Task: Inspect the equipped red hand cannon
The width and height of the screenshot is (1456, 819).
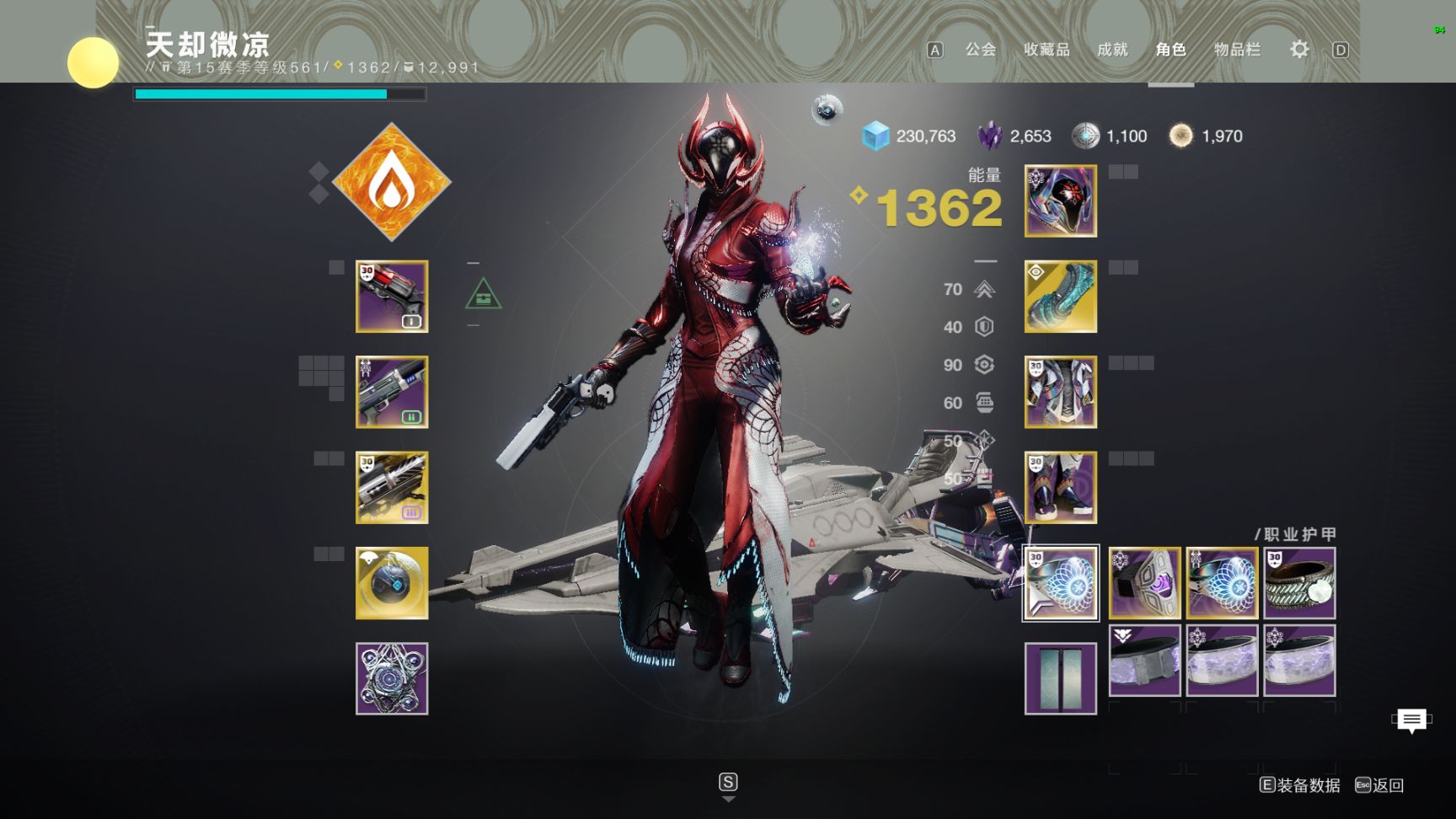Action: [x=392, y=297]
